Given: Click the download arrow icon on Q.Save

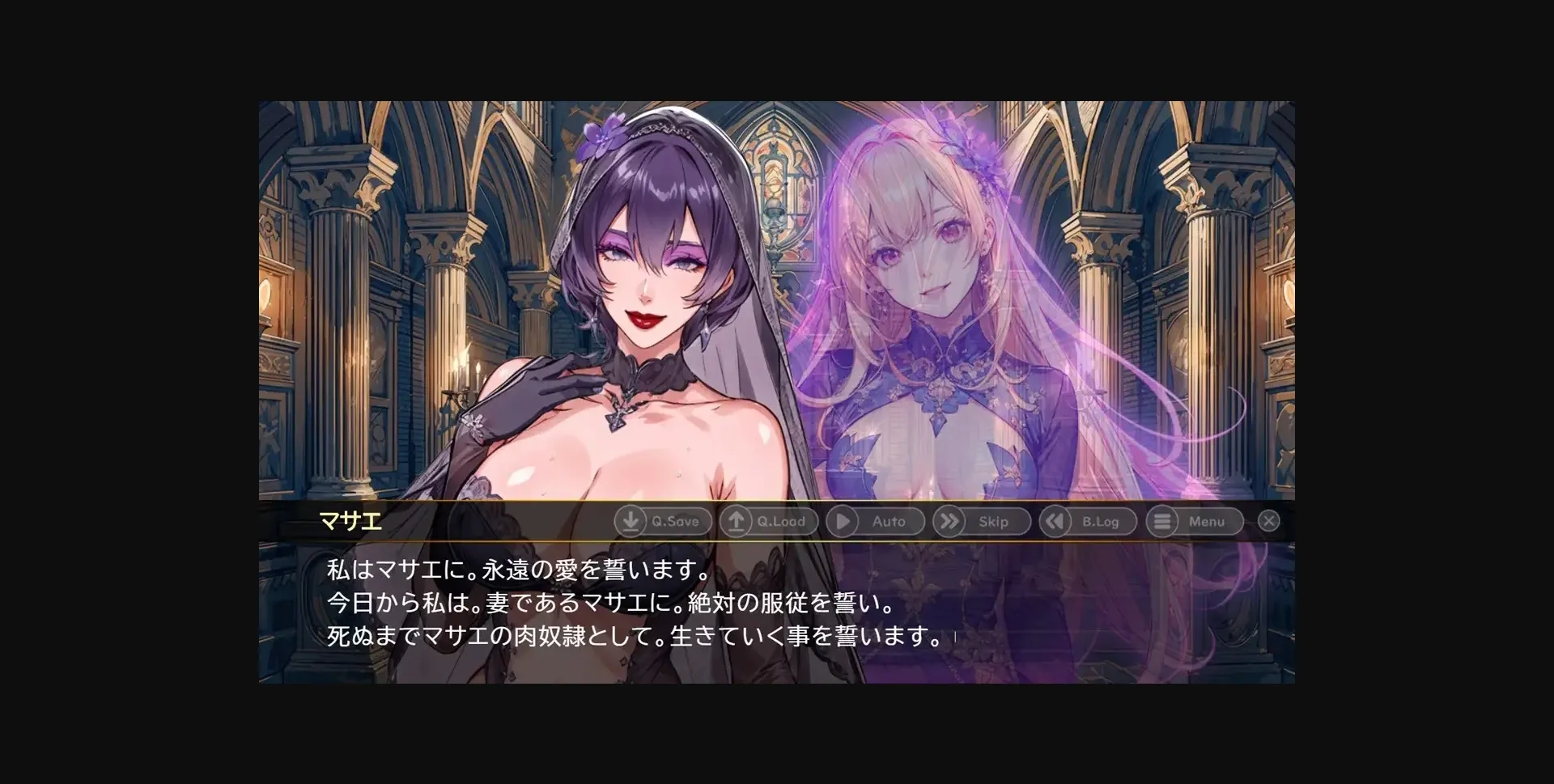Looking at the screenshot, I should point(631,522).
